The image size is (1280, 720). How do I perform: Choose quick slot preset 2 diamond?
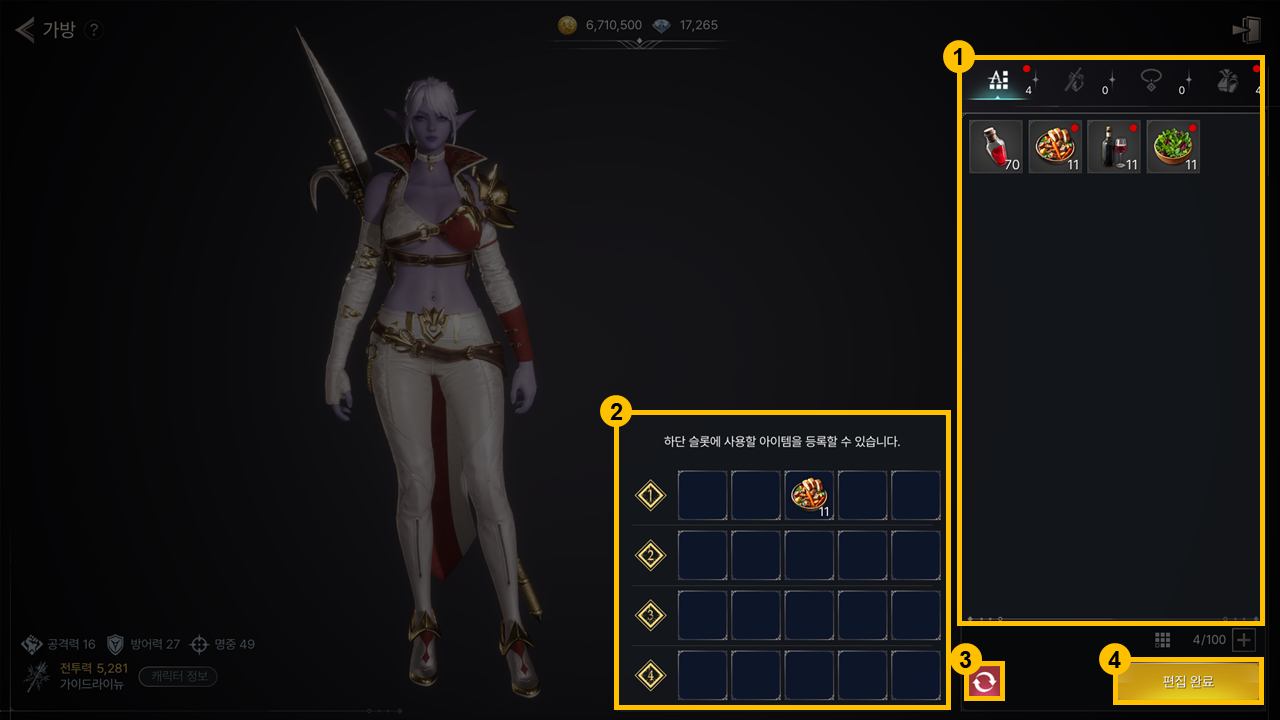point(651,556)
